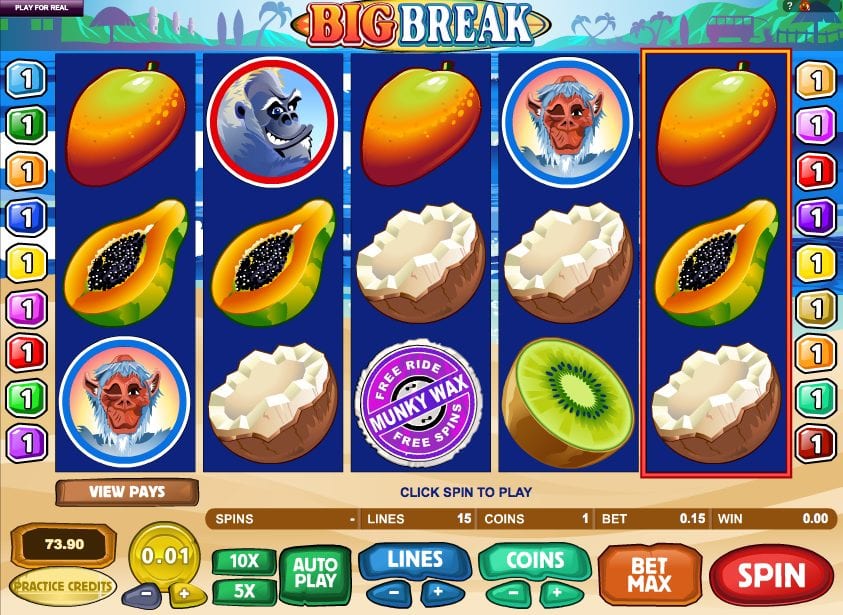Click the green COINS button

[533, 560]
